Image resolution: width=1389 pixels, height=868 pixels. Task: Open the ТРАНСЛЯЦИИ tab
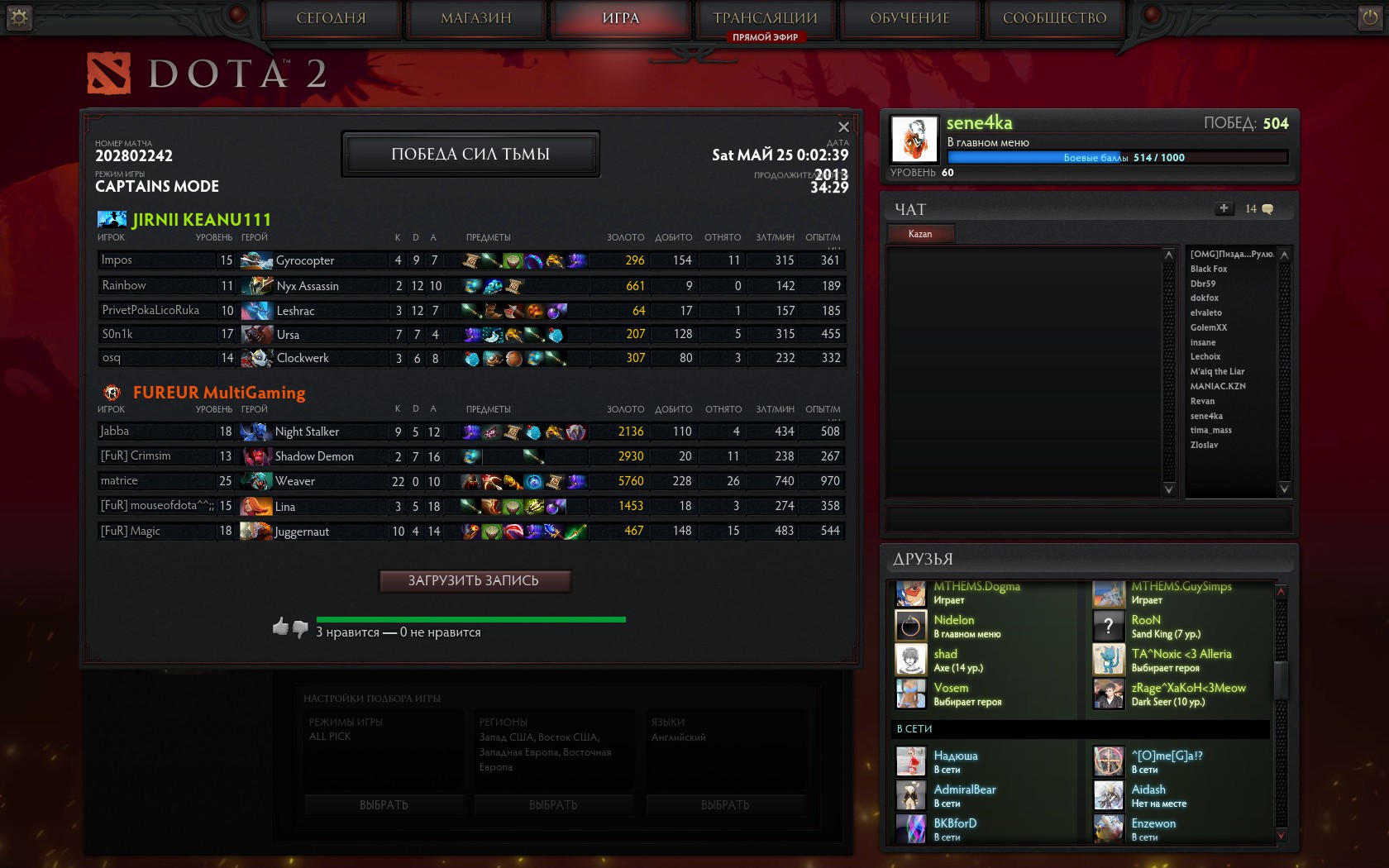766,18
